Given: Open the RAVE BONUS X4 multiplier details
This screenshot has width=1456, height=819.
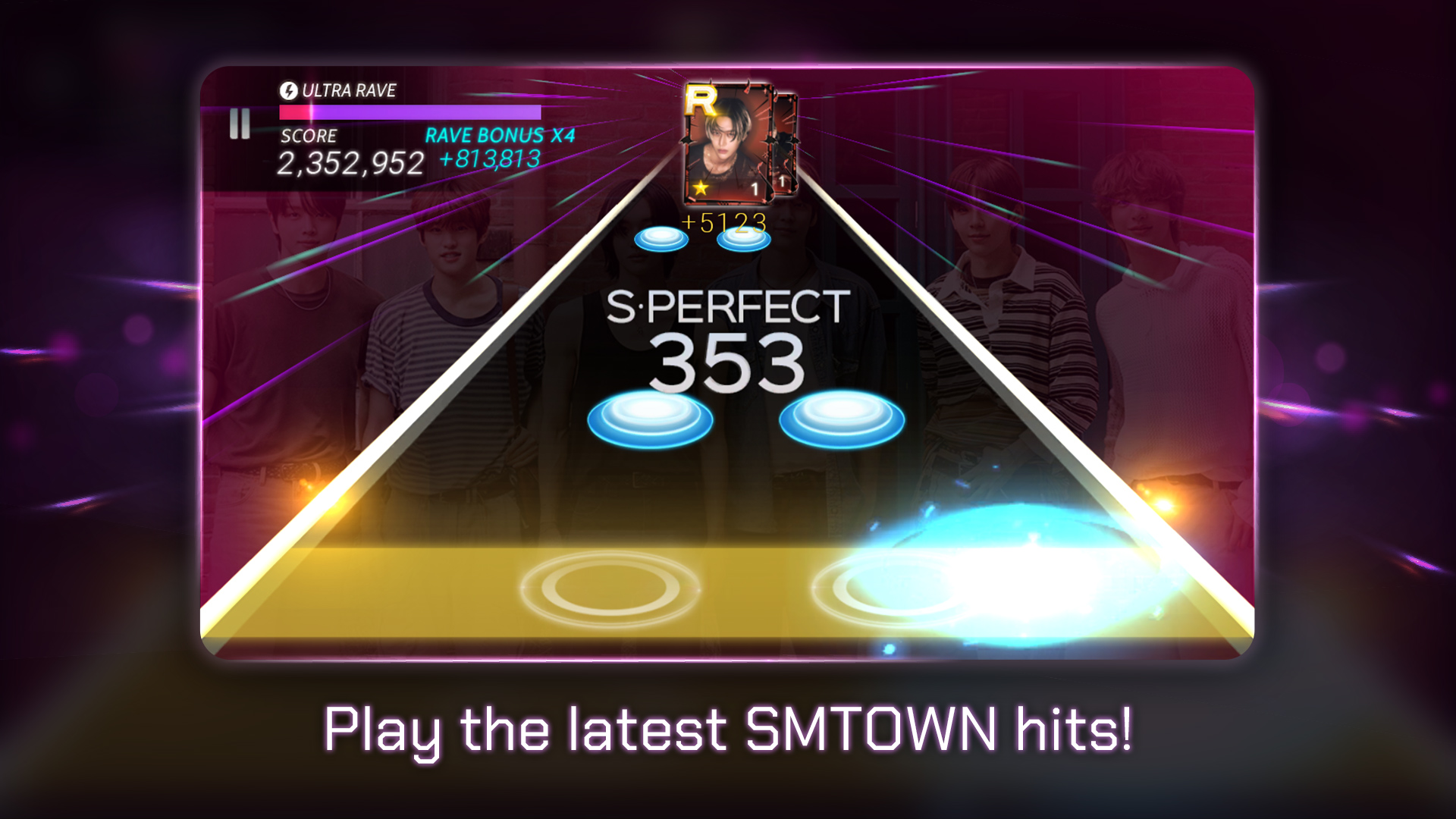Looking at the screenshot, I should pyautogui.click(x=502, y=133).
